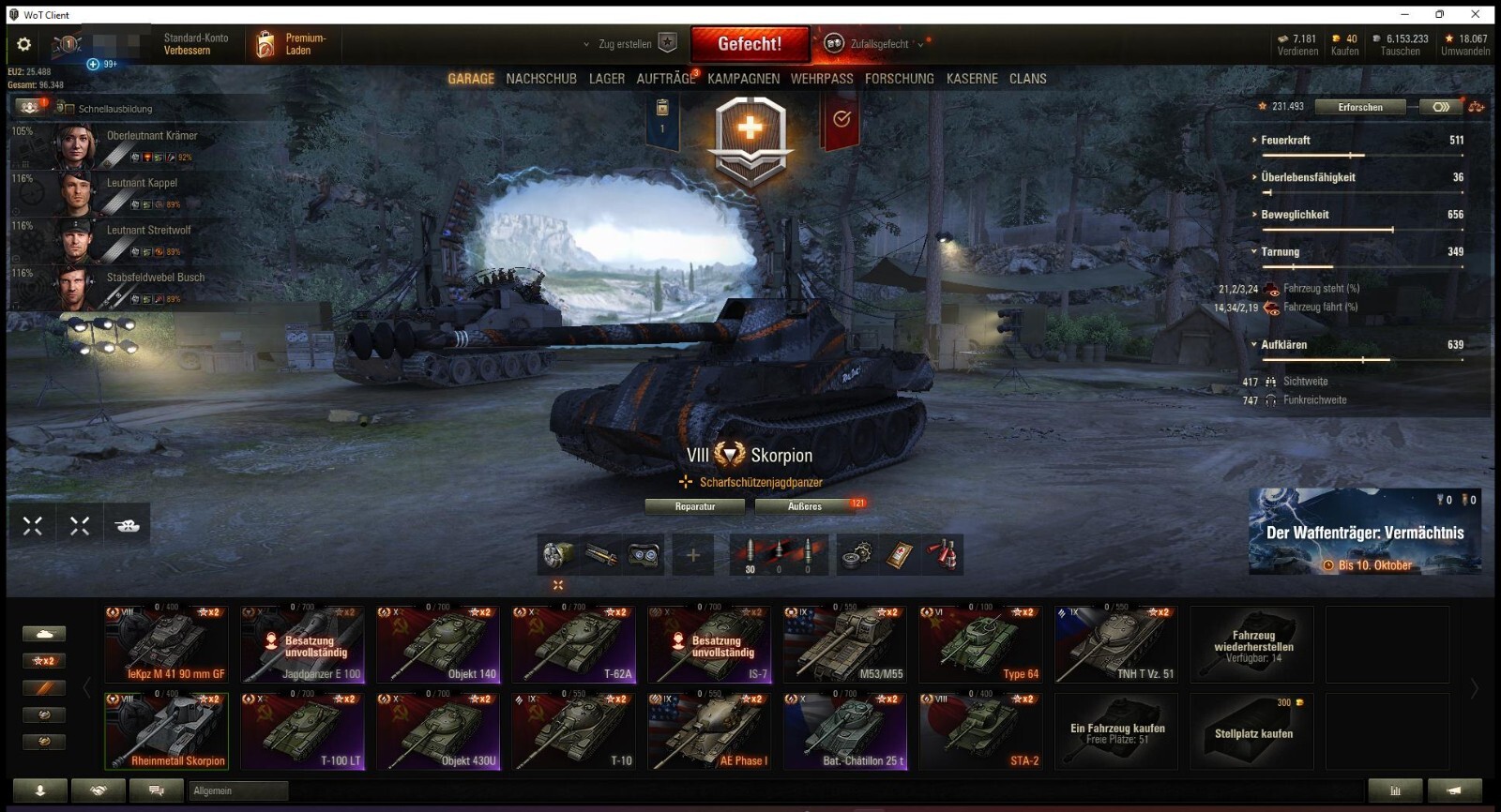Viewport: 1501px width, 812px height.
Task: Click the chat messages icon in bottom bar
Action: [x=156, y=790]
